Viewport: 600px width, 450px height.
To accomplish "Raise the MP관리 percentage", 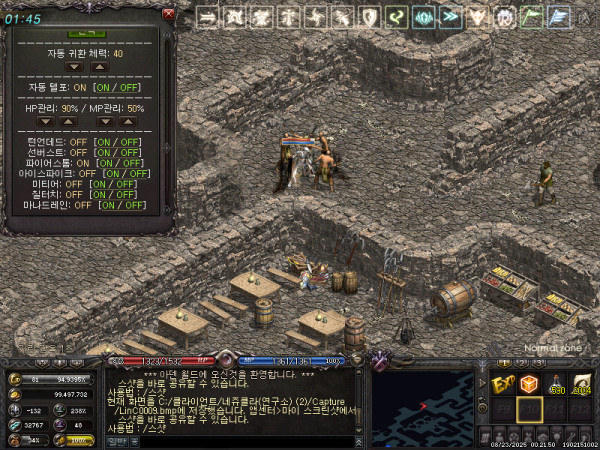I will tap(127, 121).
